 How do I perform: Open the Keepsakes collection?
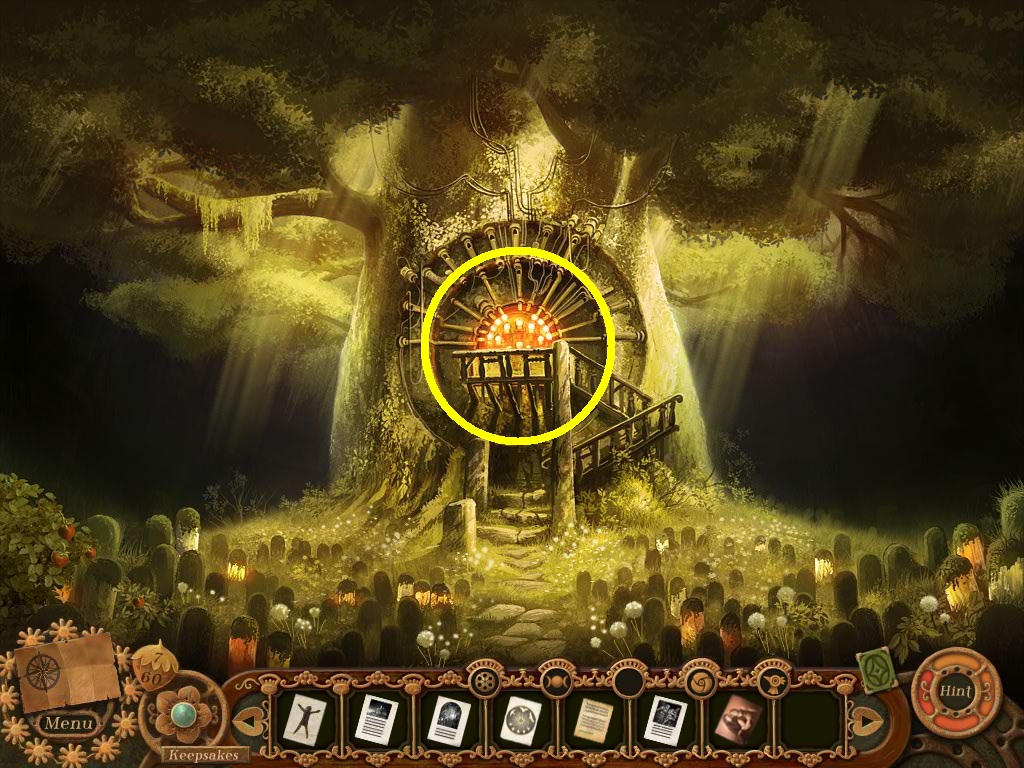(203, 754)
